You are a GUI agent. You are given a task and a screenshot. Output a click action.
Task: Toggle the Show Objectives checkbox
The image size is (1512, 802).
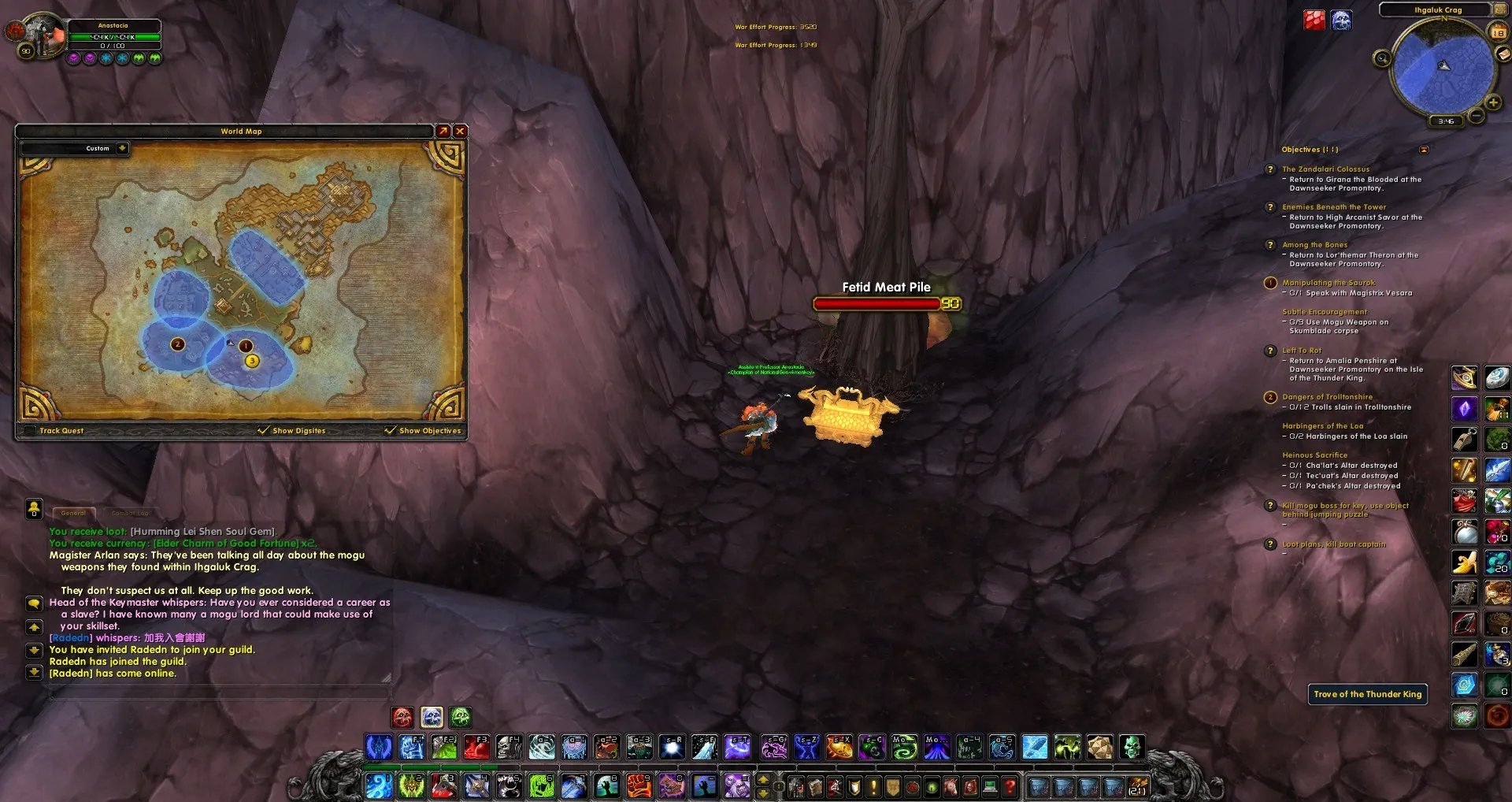[390, 430]
